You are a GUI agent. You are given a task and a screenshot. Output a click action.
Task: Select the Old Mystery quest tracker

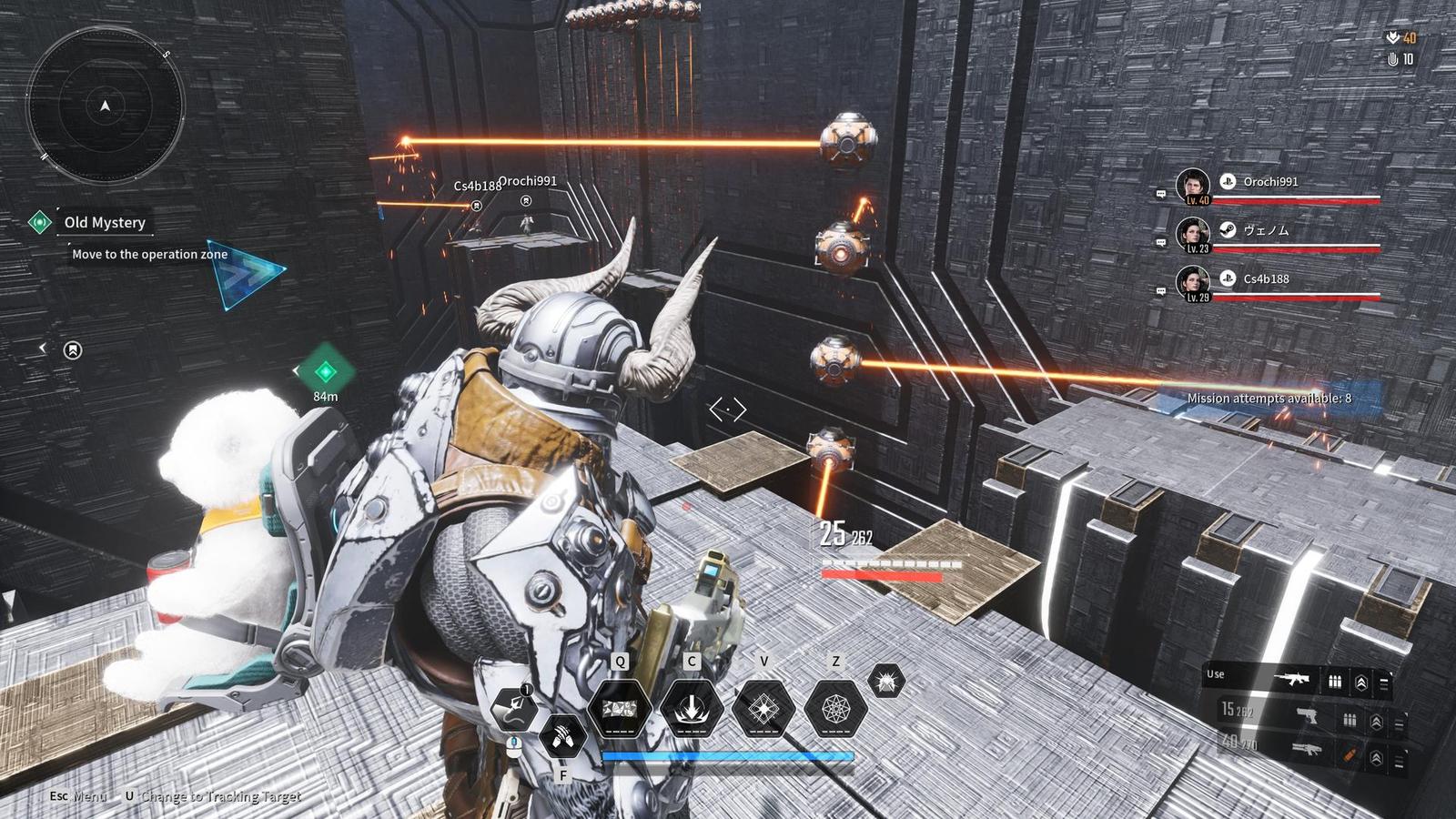pyautogui.click(x=104, y=222)
